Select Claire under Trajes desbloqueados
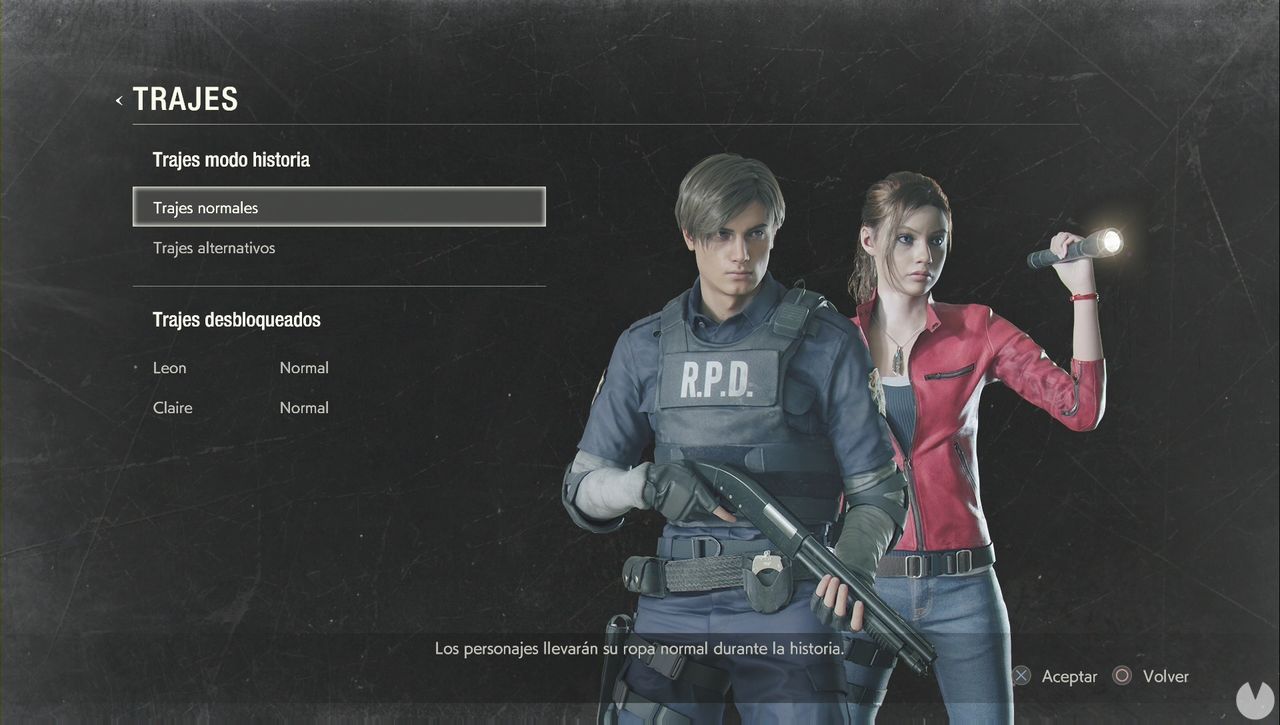This screenshot has height=725, width=1280. coord(172,408)
